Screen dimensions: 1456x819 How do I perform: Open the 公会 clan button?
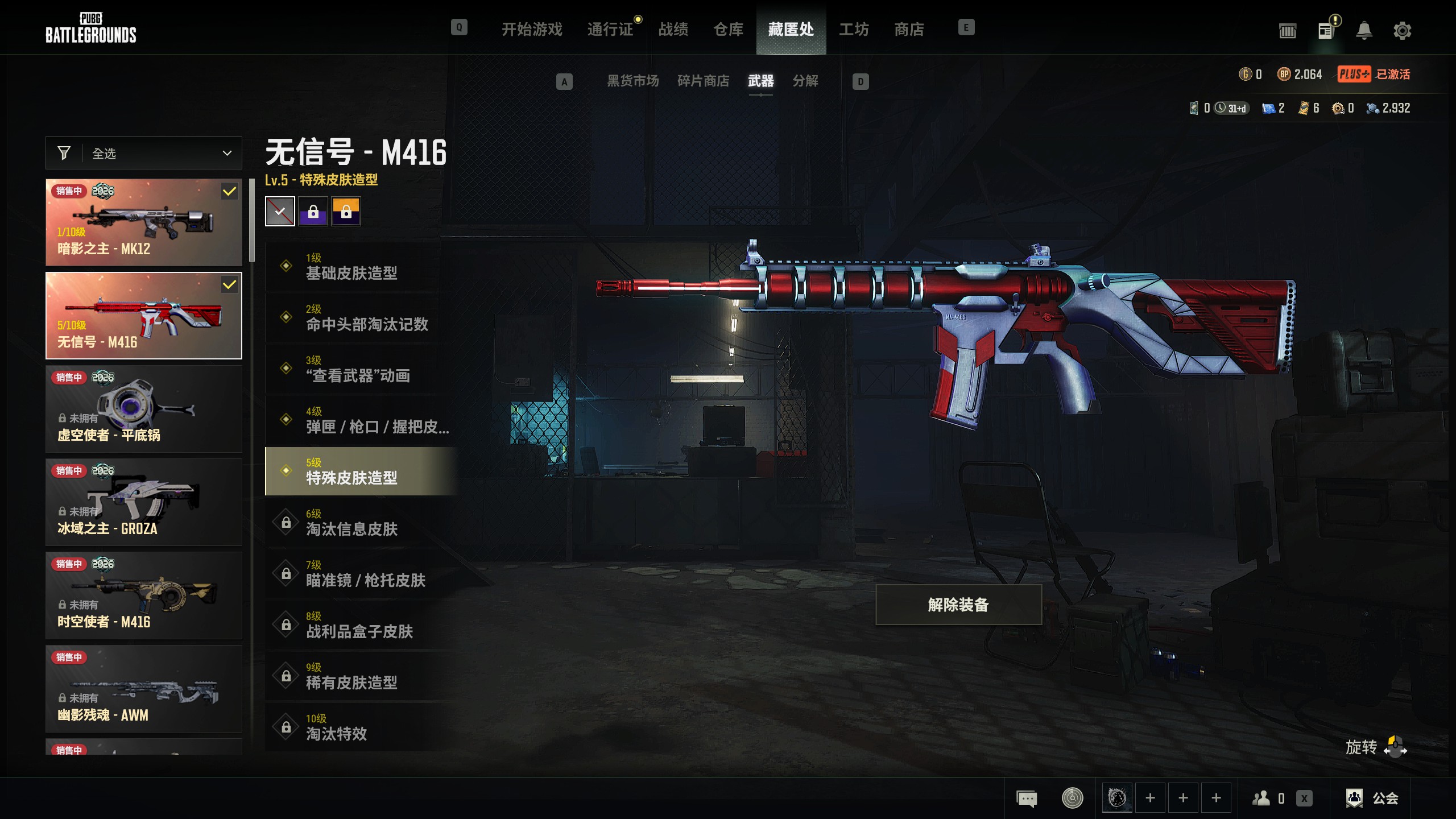click(x=1372, y=799)
